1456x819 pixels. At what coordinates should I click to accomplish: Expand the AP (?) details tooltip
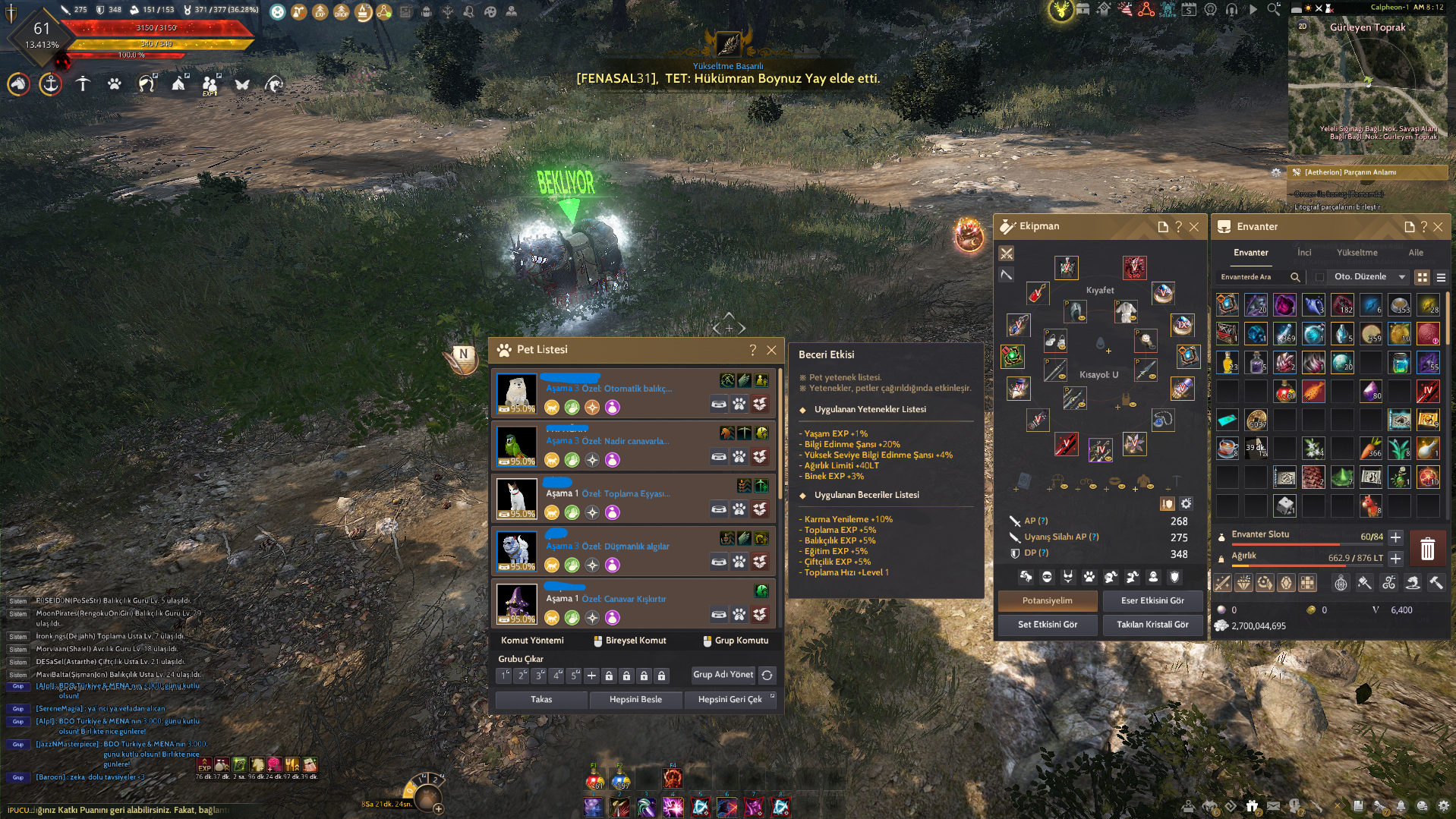pyautogui.click(x=1043, y=520)
